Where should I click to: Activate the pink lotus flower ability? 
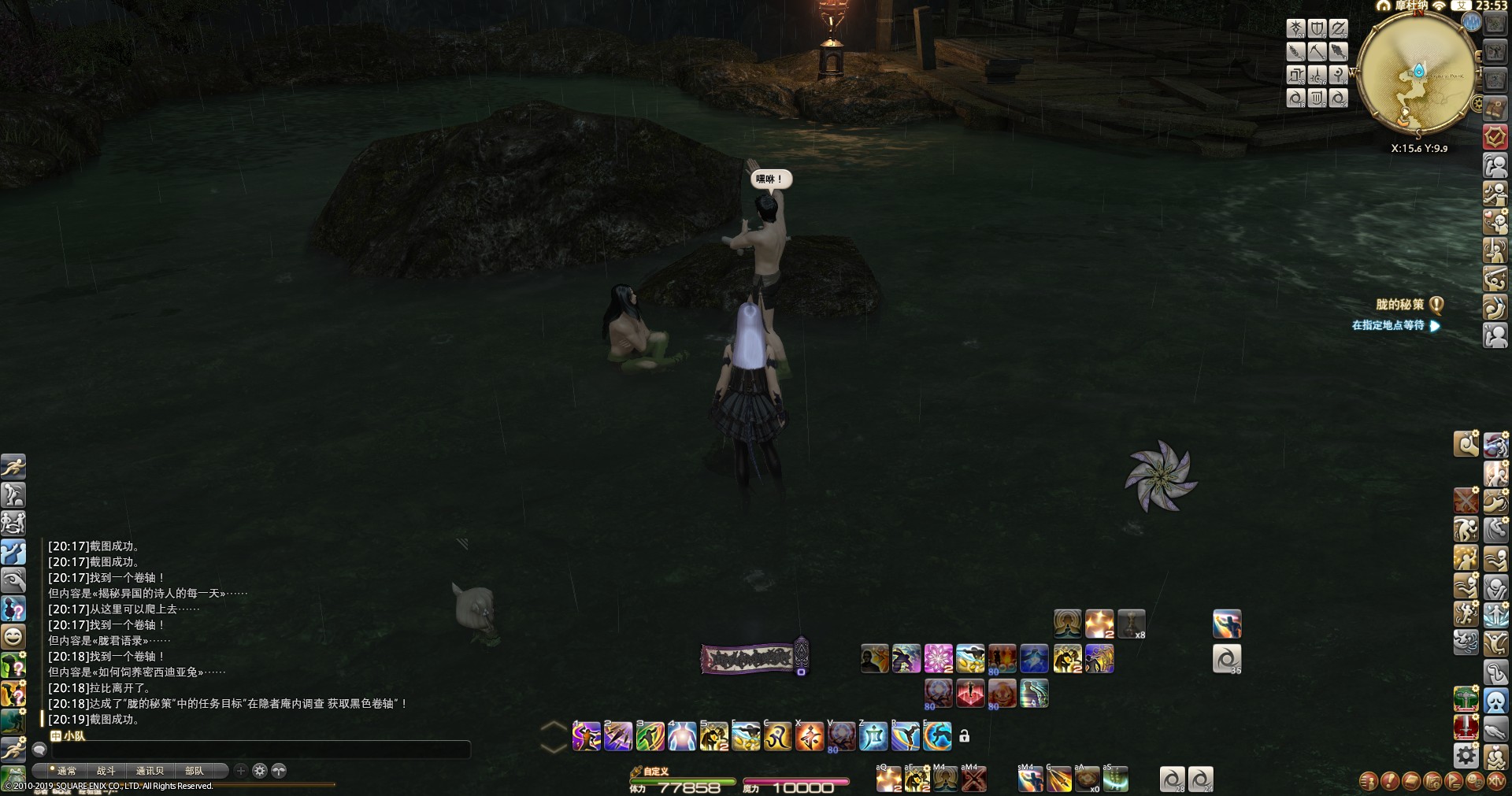click(x=938, y=658)
